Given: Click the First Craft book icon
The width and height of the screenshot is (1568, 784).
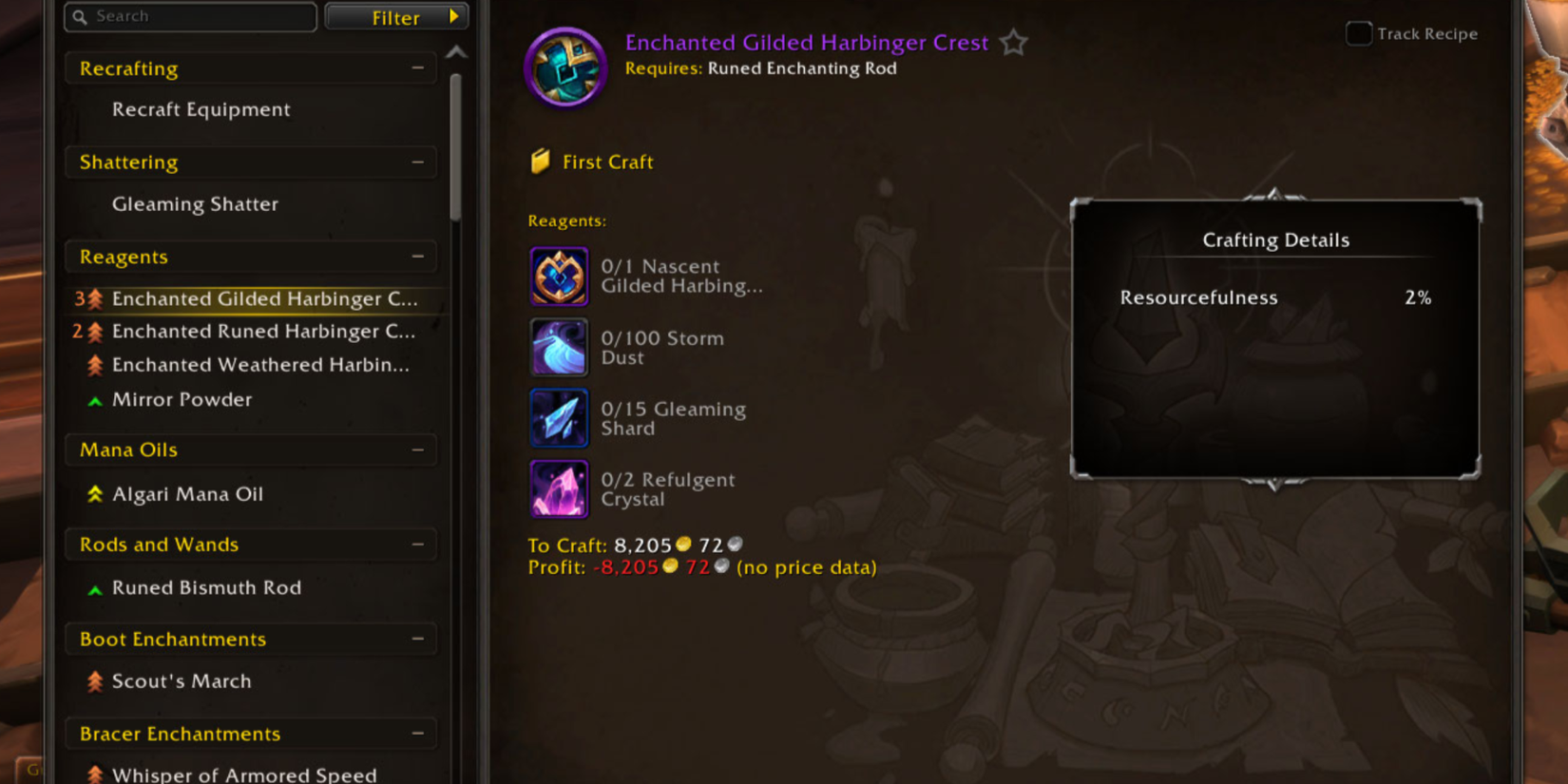Looking at the screenshot, I should (541, 161).
